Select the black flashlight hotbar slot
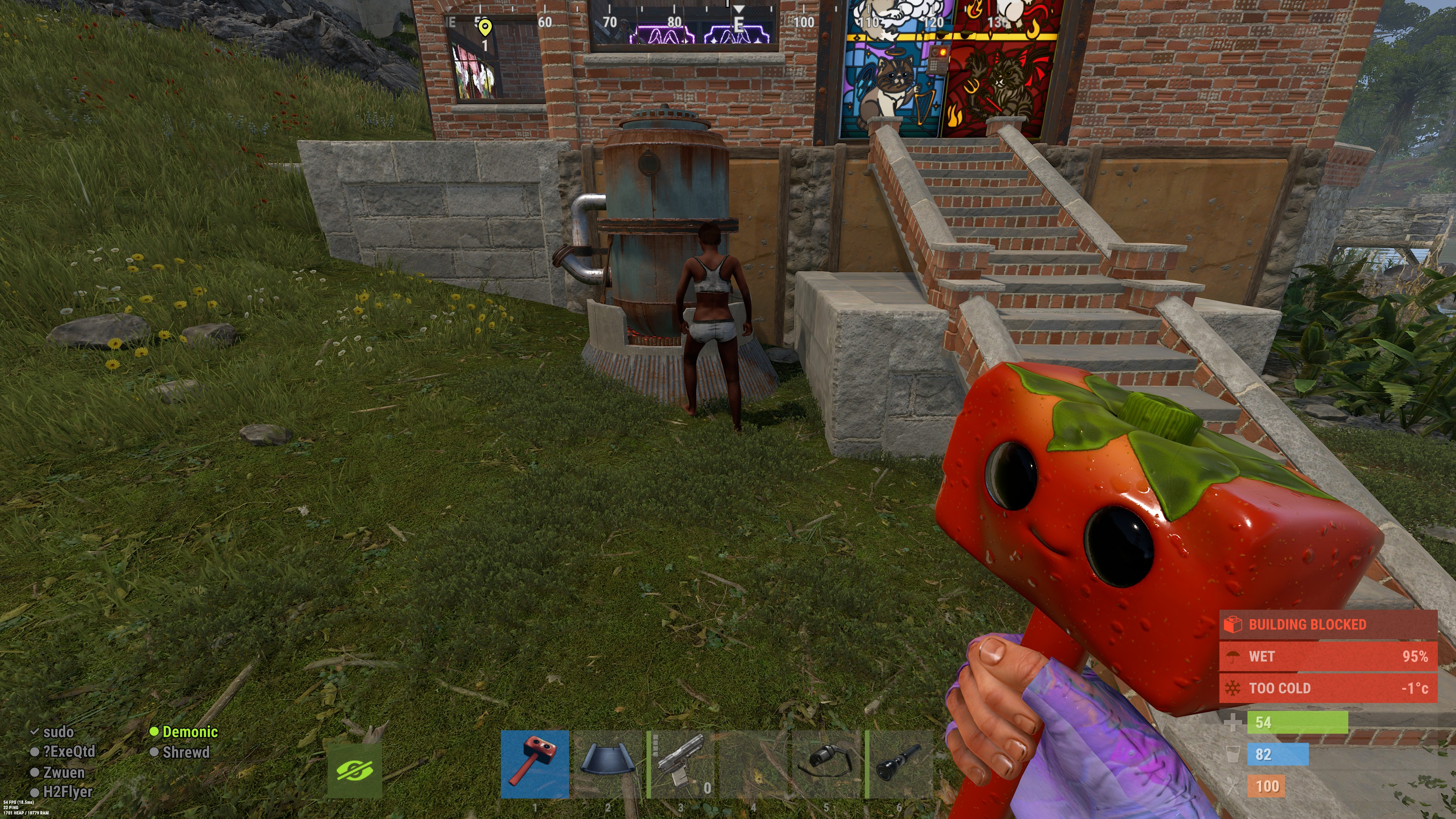1456x819 pixels. 899,764
